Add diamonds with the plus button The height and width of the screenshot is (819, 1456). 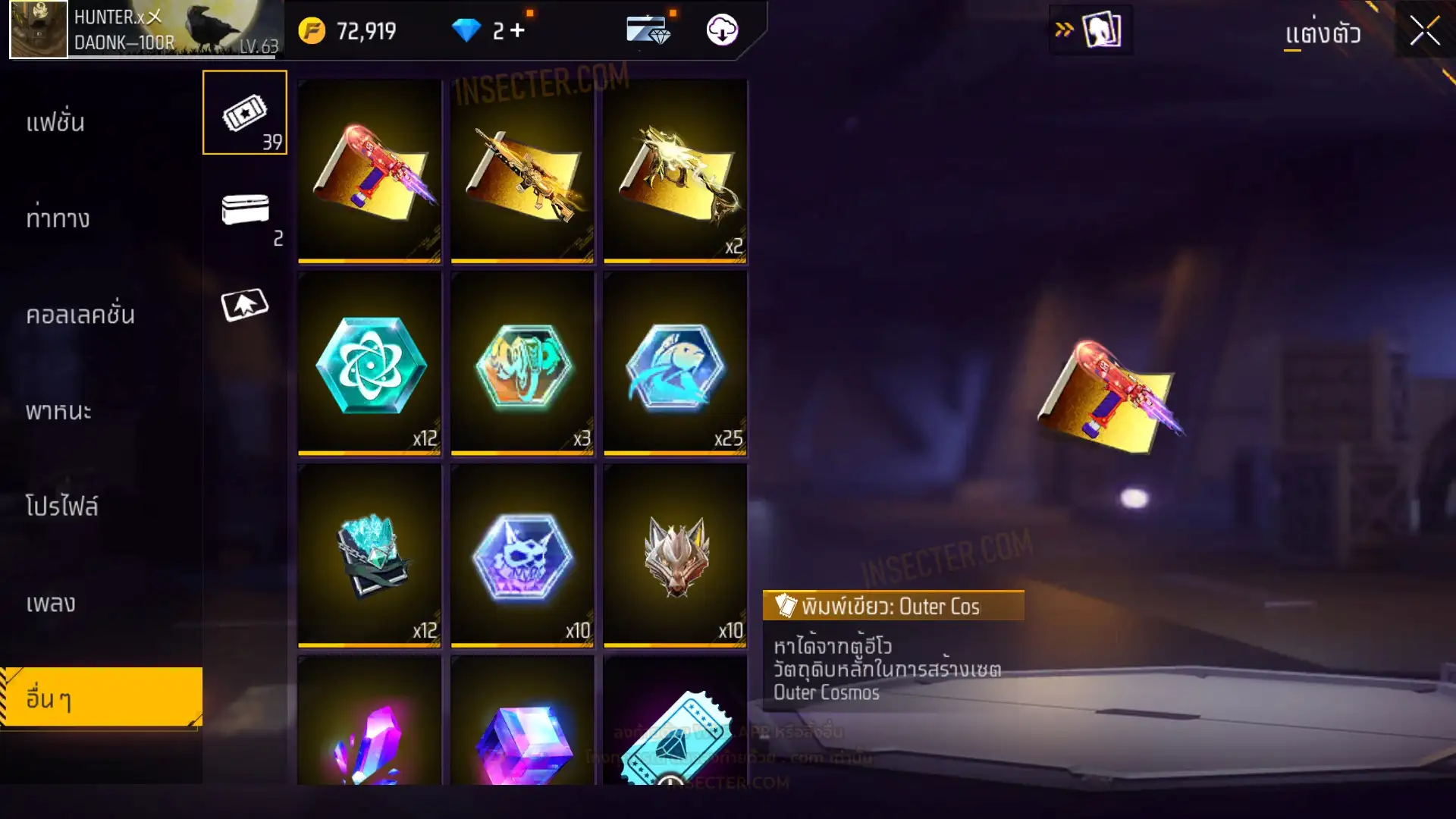(517, 31)
